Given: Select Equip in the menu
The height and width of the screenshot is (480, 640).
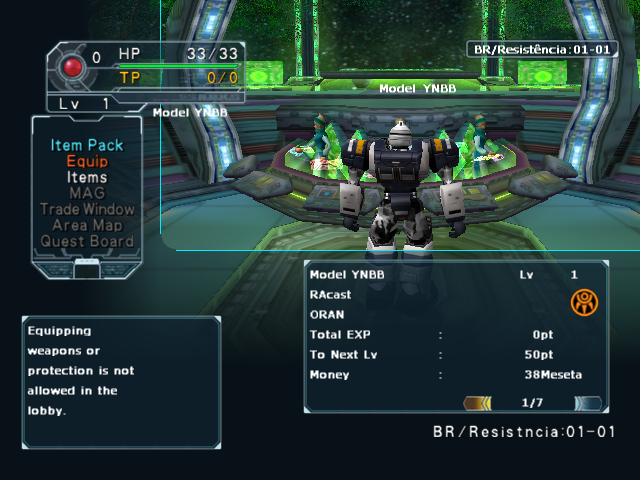Looking at the screenshot, I should 87,161.
